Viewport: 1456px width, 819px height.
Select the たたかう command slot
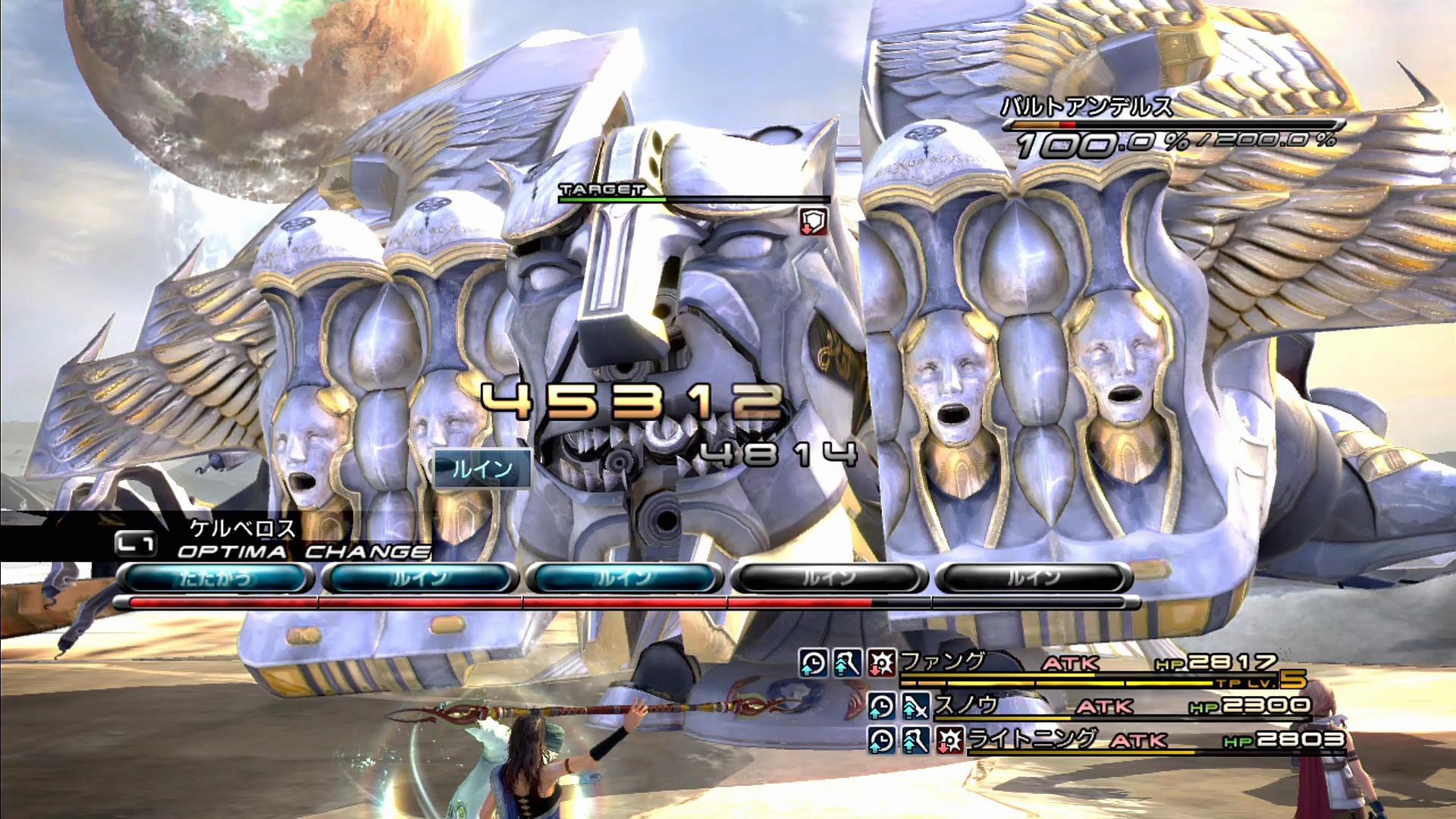[x=215, y=579]
